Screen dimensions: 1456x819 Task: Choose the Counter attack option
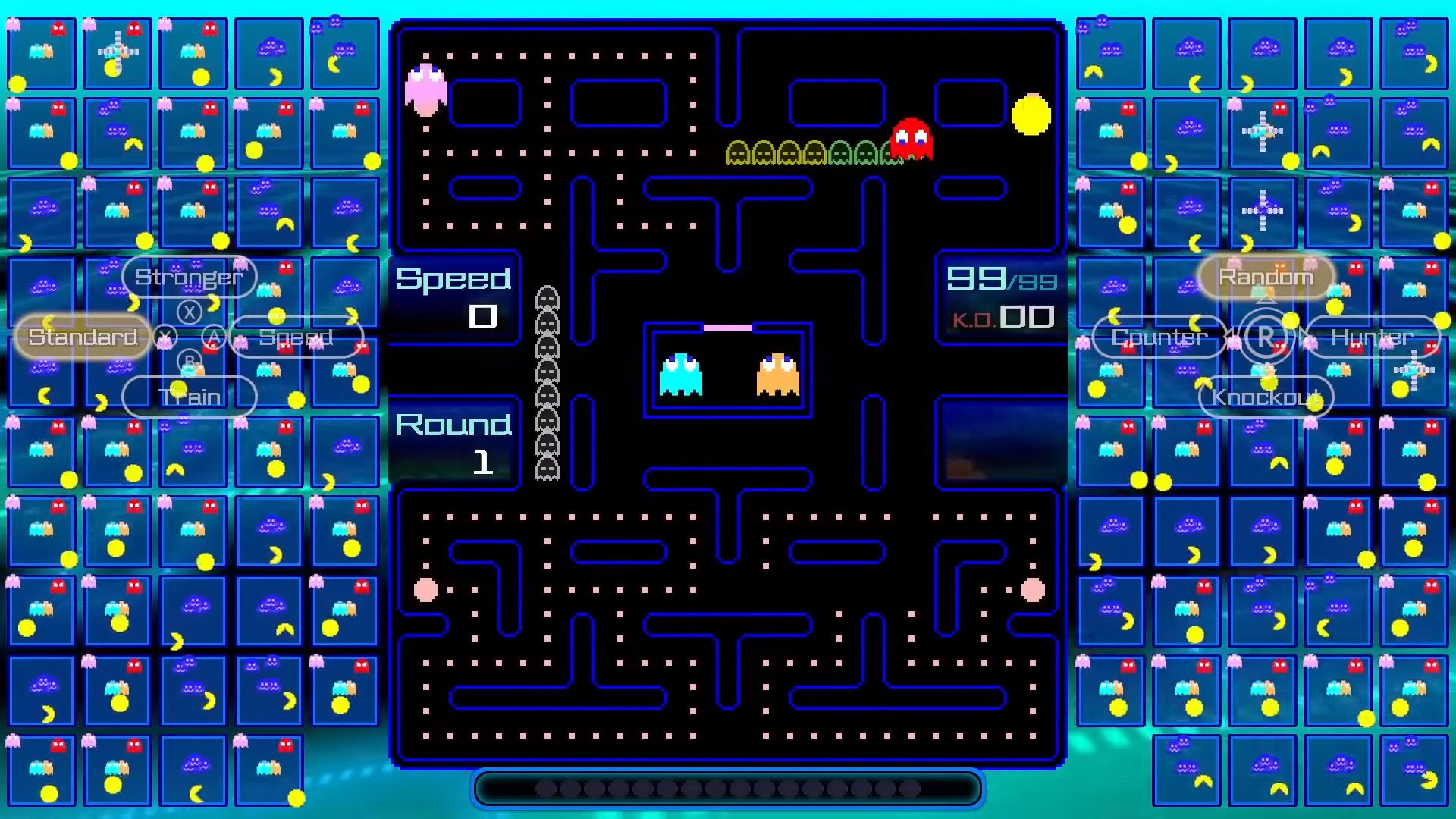pos(1158,337)
